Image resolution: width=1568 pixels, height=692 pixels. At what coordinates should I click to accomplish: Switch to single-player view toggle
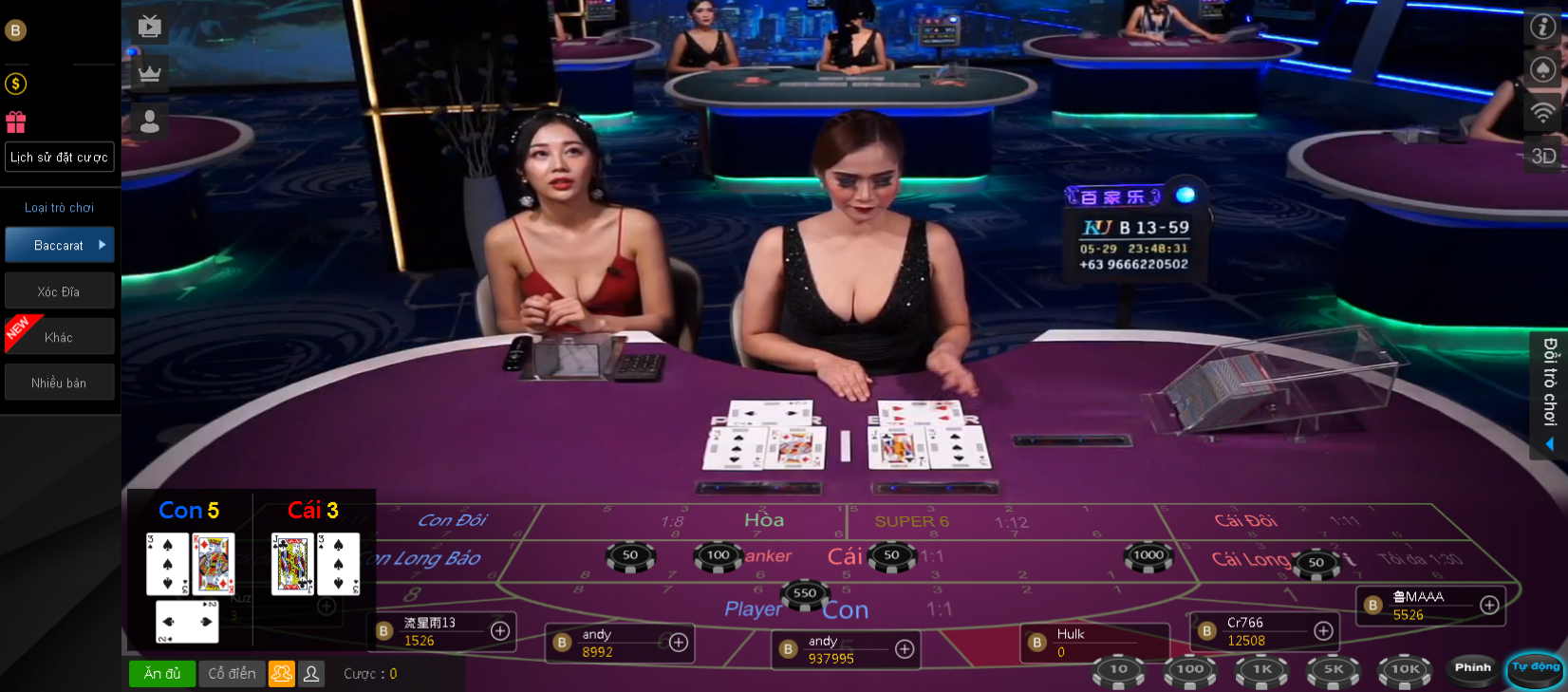[310, 673]
